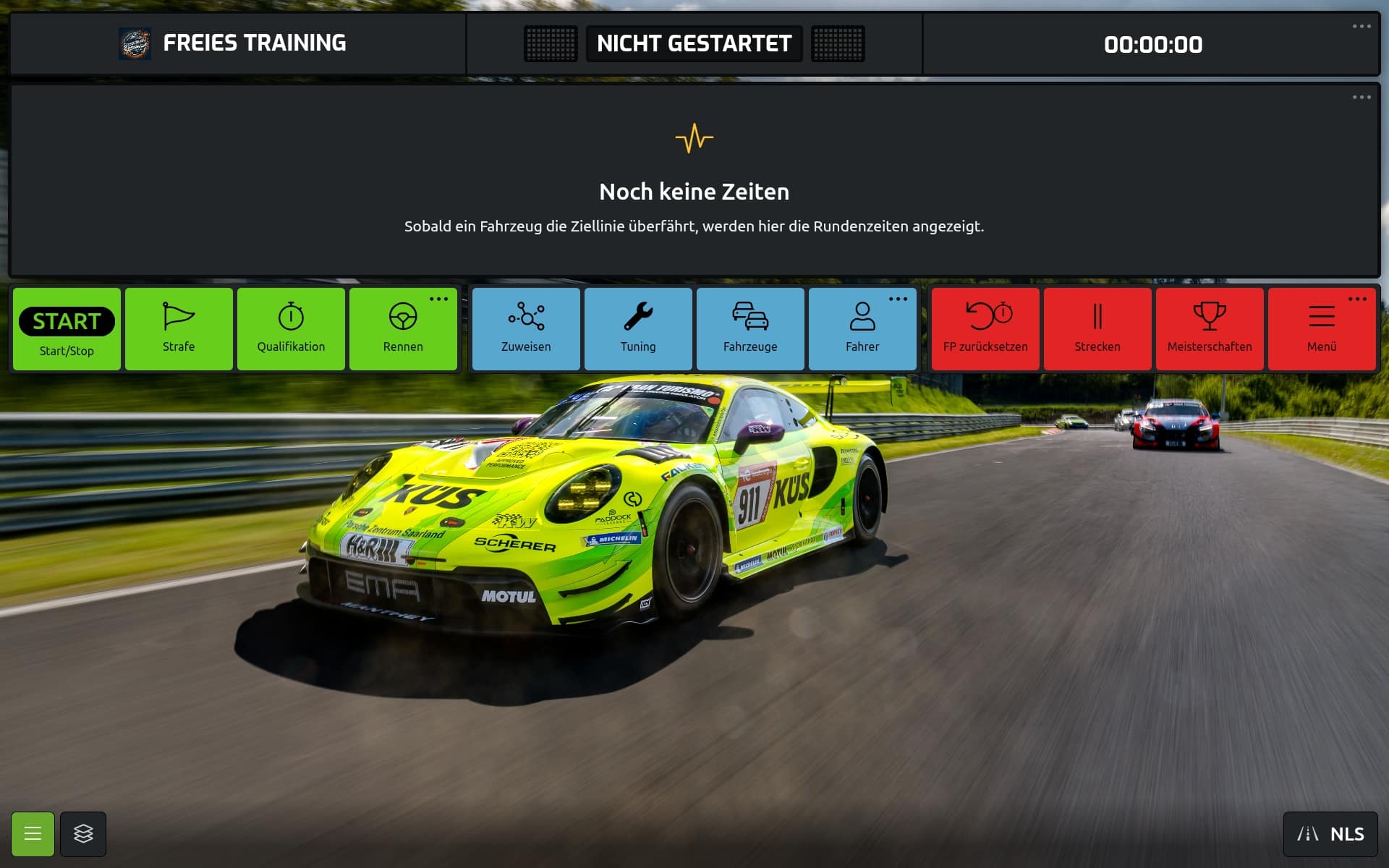Image resolution: width=1389 pixels, height=868 pixels.
Task: Open the Strafe penalty panel
Action: click(179, 329)
